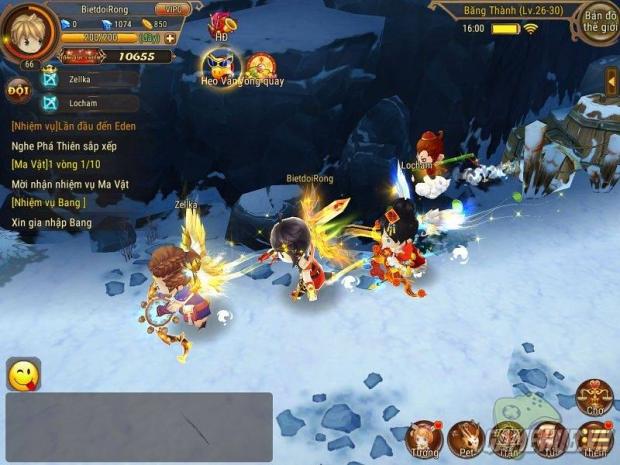Viewport: 620px width, 465px height.
Task: Open the Pet menu
Action: click(467, 437)
